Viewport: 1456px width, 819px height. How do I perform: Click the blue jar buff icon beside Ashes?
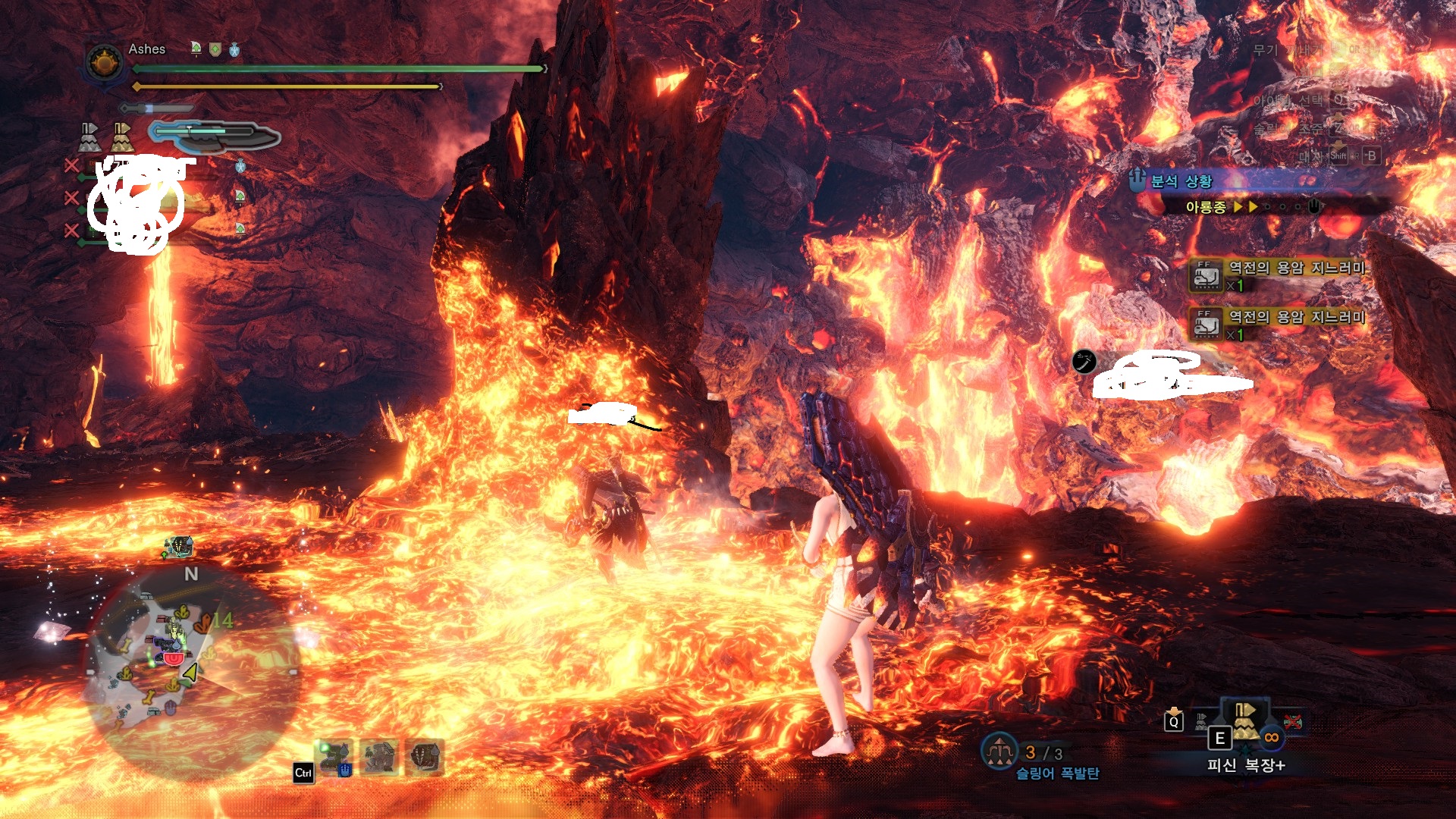point(234,50)
